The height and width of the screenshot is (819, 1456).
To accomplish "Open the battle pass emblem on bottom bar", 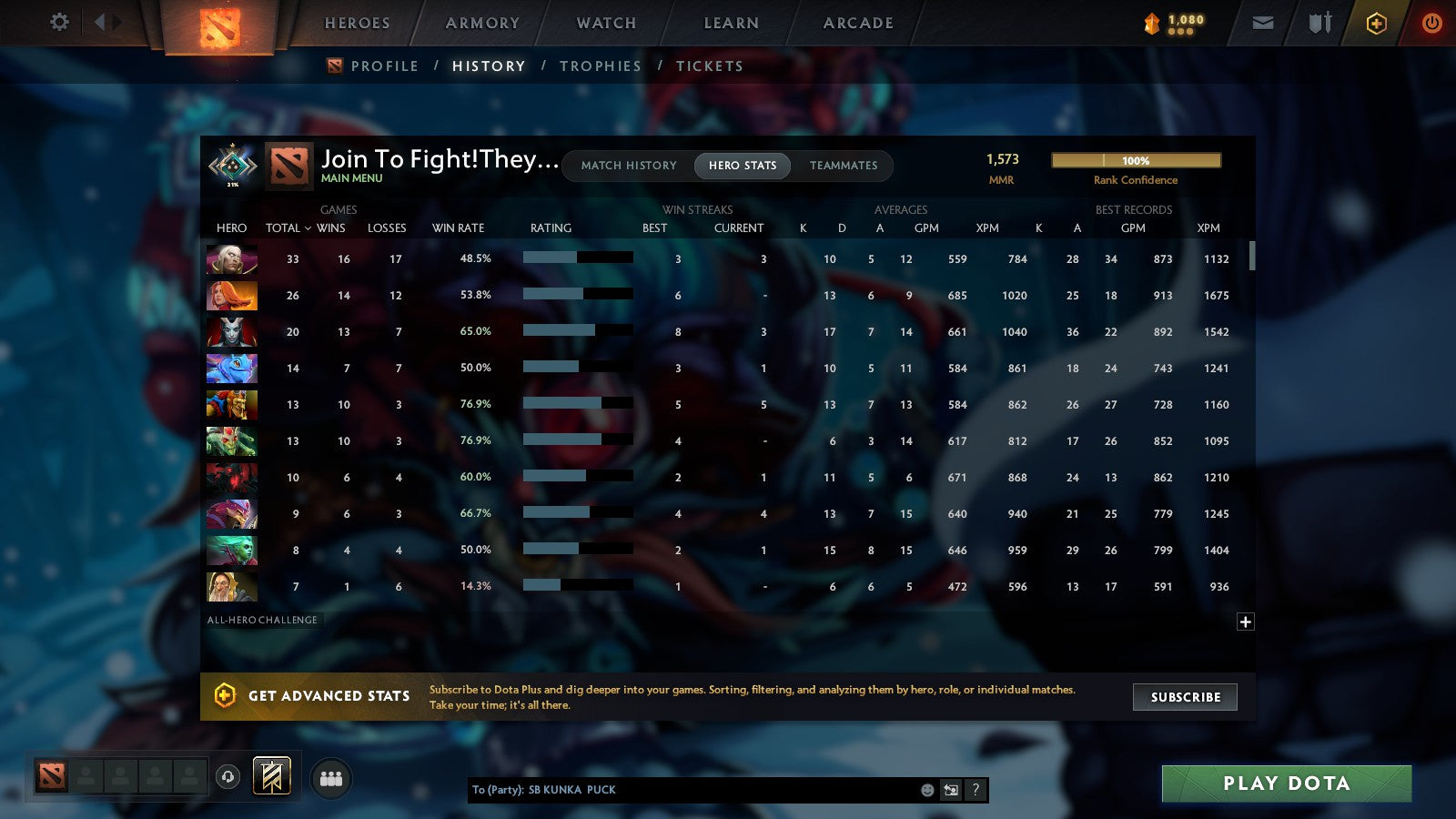I will (270, 773).
